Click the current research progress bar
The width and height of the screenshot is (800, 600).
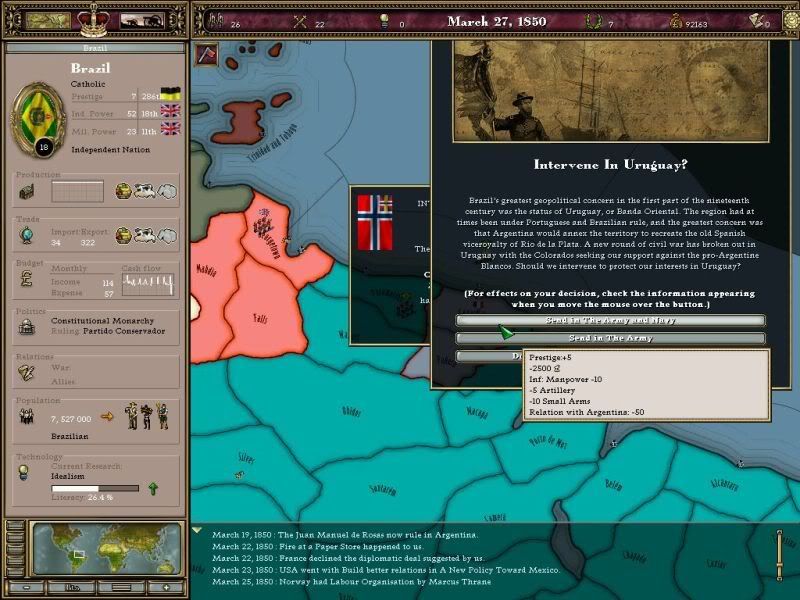click(95, 488)
